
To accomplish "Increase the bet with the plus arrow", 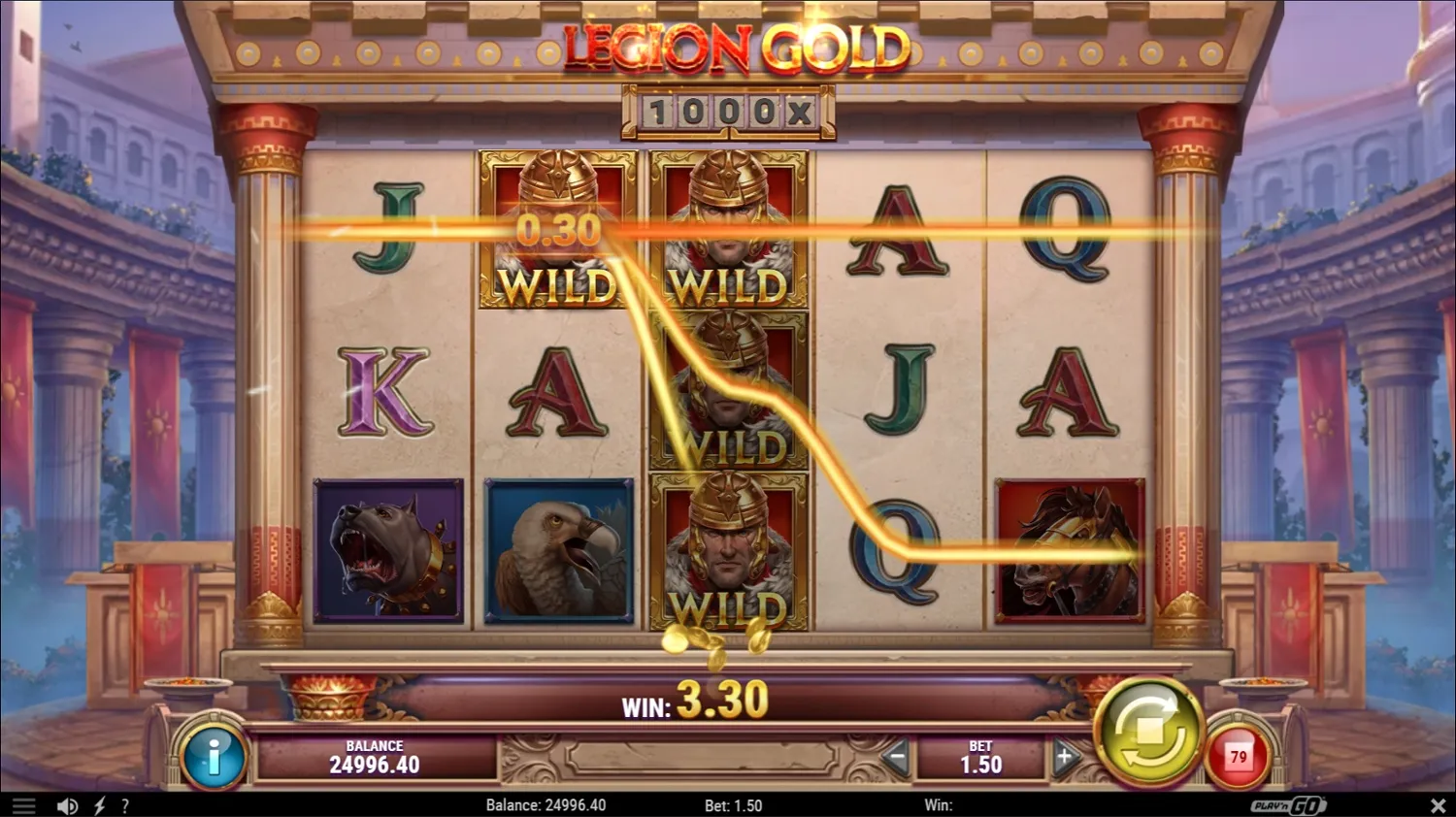I will click(x=1064, y=757).
